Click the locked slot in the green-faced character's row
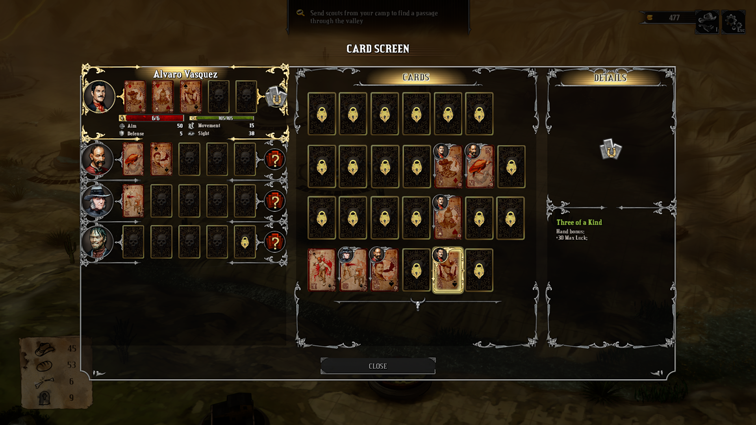Image resolution: width=756 pixels, height=425 pixels. point(245,242)
